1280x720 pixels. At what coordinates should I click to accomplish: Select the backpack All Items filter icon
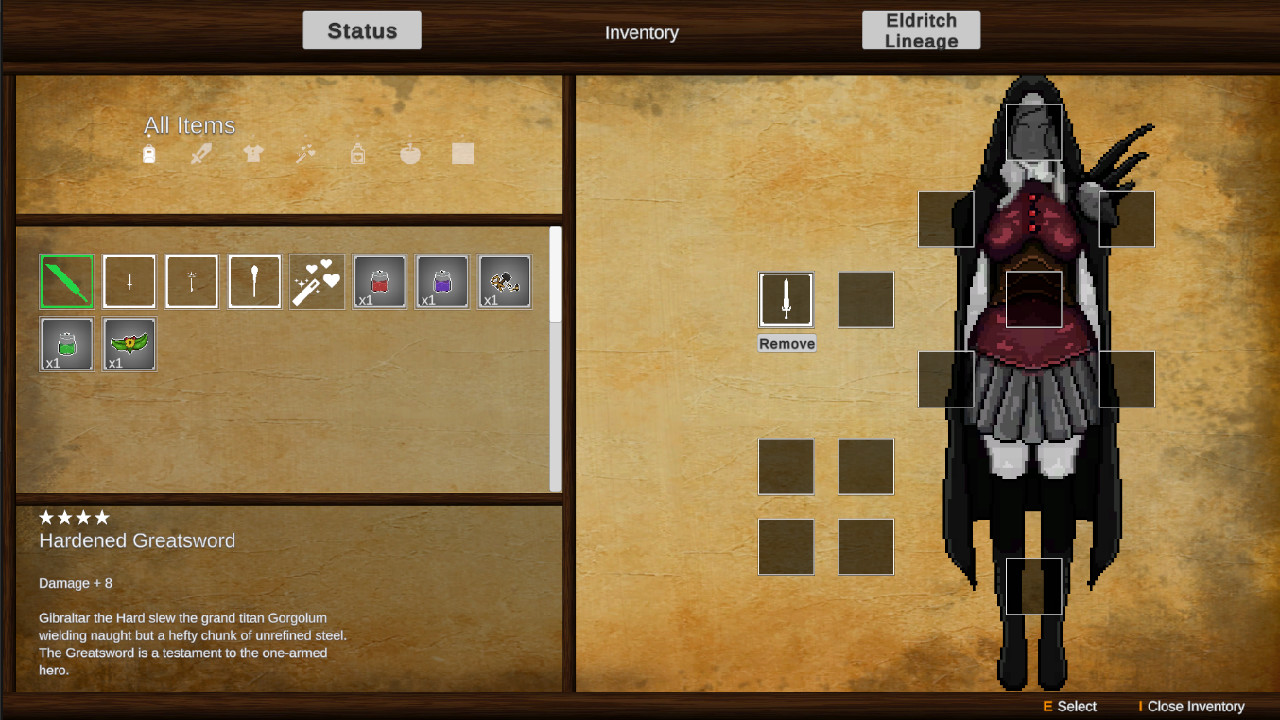click(x=148, y=153)
